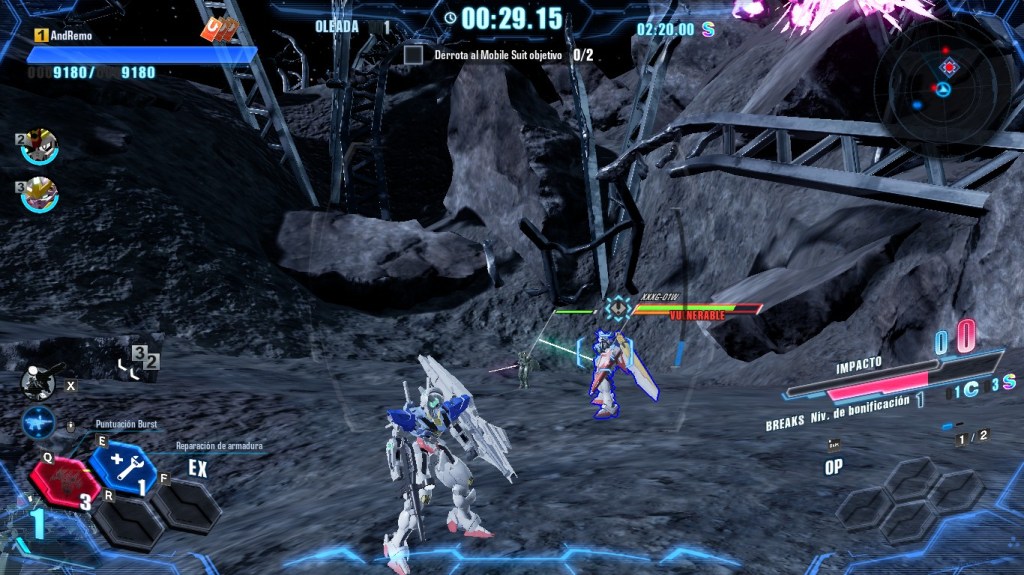1024x575 pixels.
Task: Select squad member 3 portrait
Action: point(40,193)
